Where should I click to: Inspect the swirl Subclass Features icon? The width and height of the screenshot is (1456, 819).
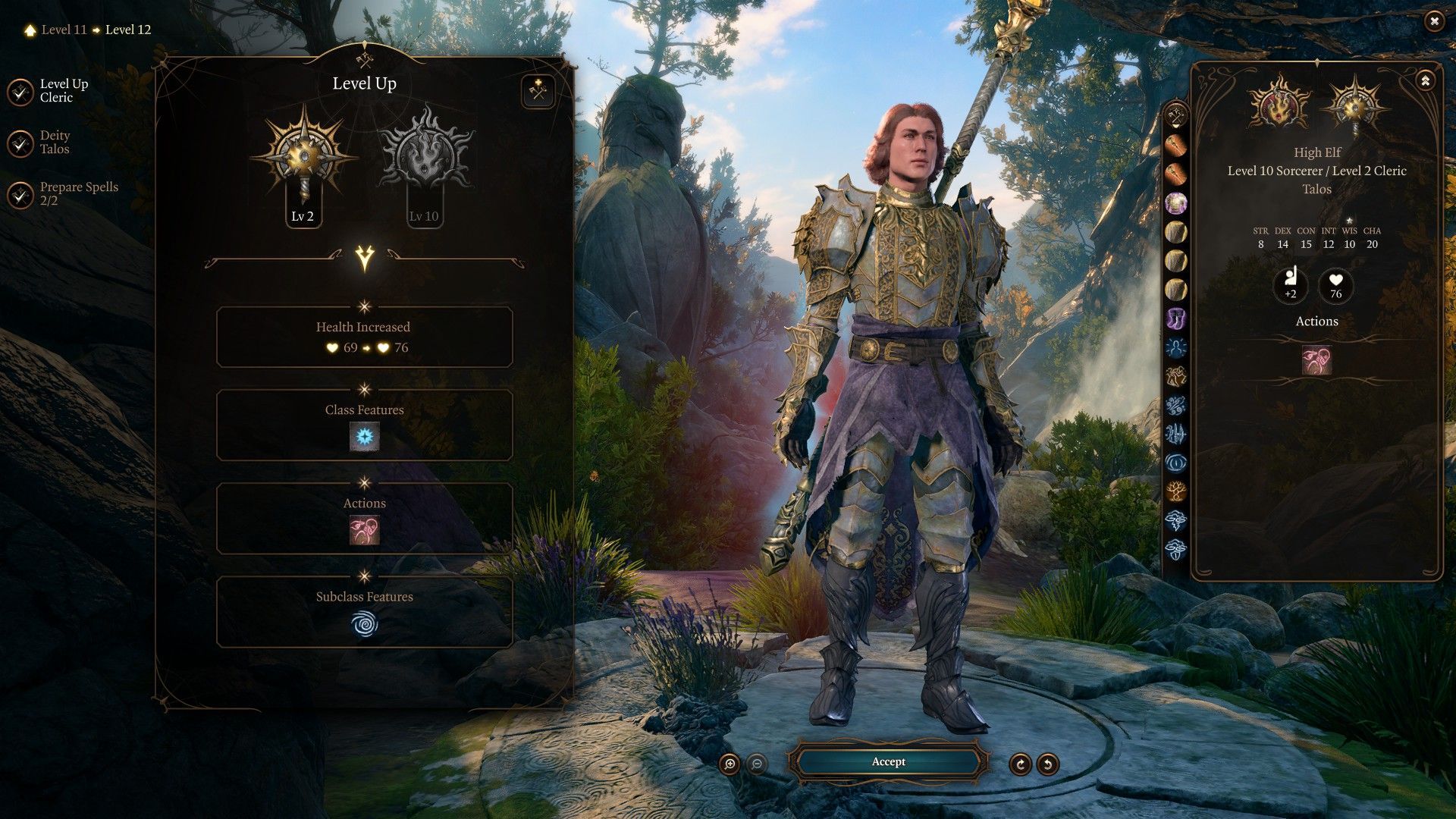click(x=364, y=624)
